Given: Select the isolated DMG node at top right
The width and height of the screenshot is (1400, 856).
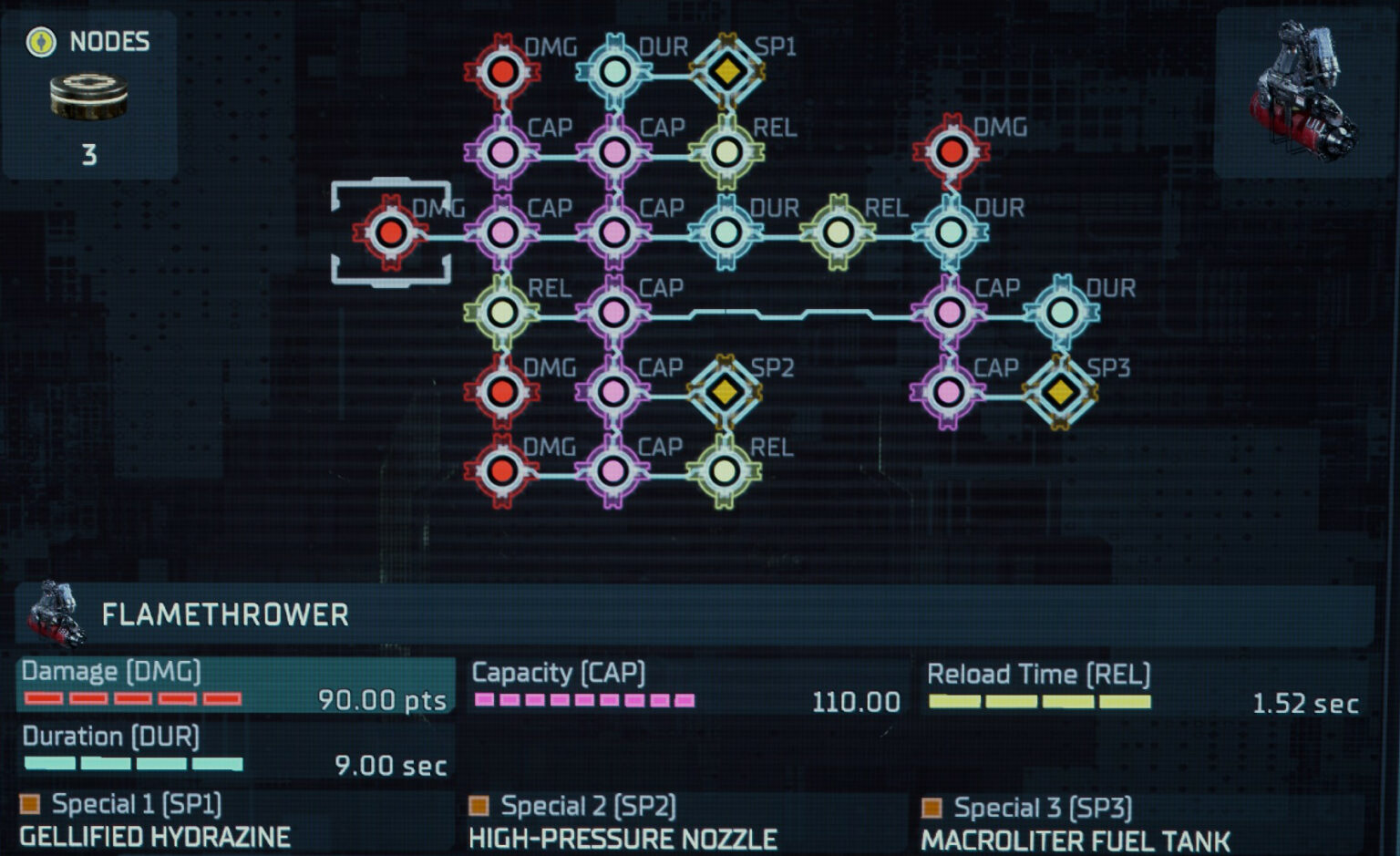Looking at the screenshot, I should [952, 150].
